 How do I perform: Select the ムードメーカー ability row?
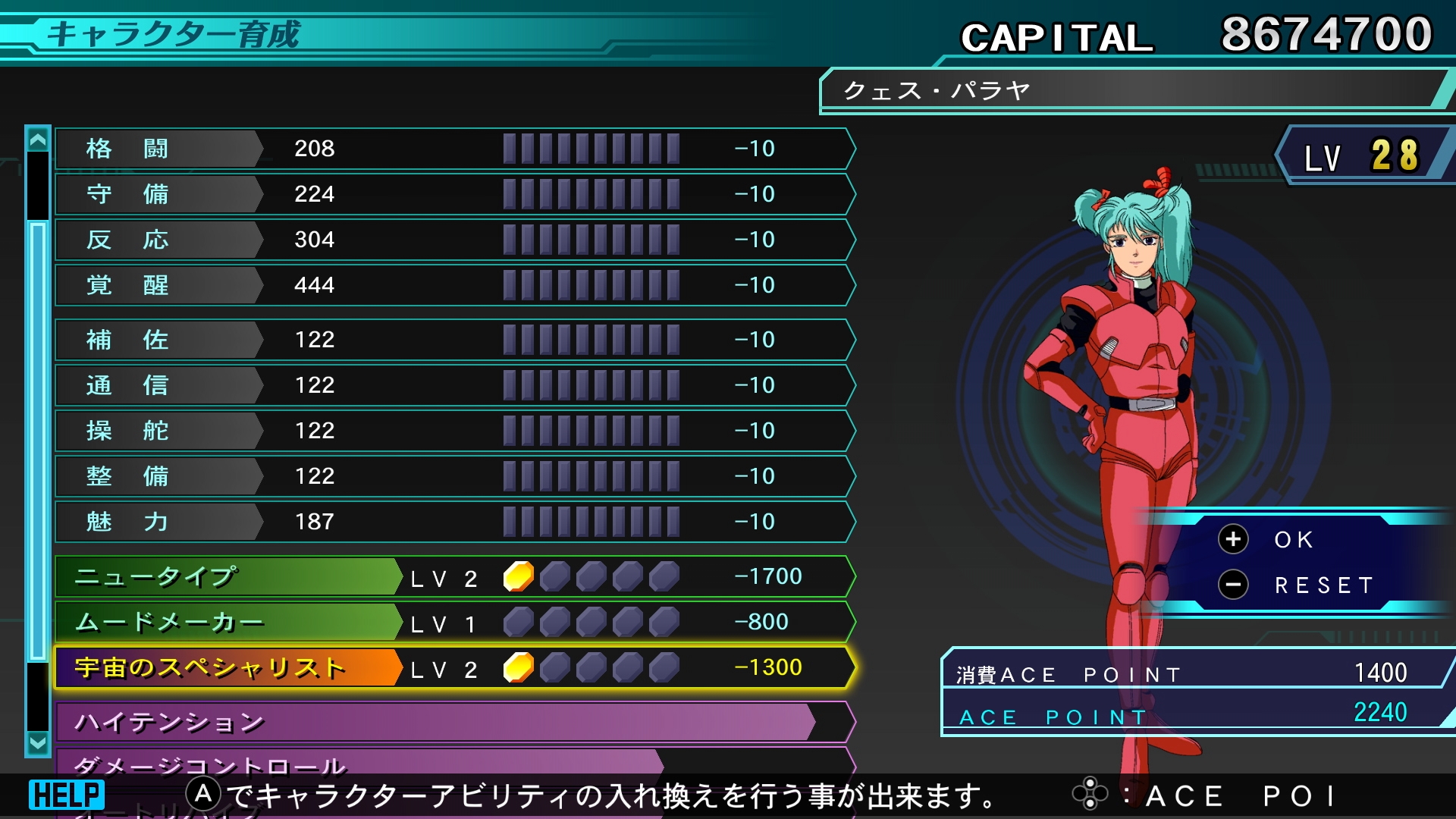[455, 622]
